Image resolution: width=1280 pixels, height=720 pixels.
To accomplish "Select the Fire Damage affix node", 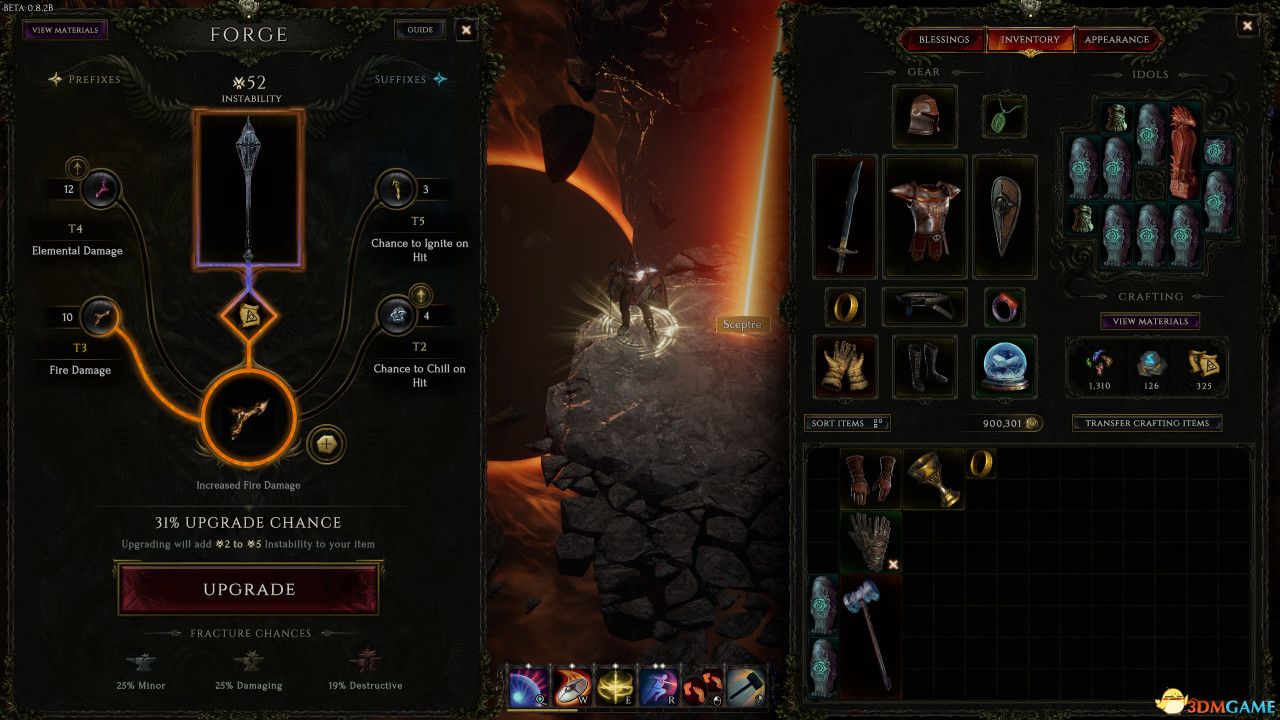I will tap(100, 317).
